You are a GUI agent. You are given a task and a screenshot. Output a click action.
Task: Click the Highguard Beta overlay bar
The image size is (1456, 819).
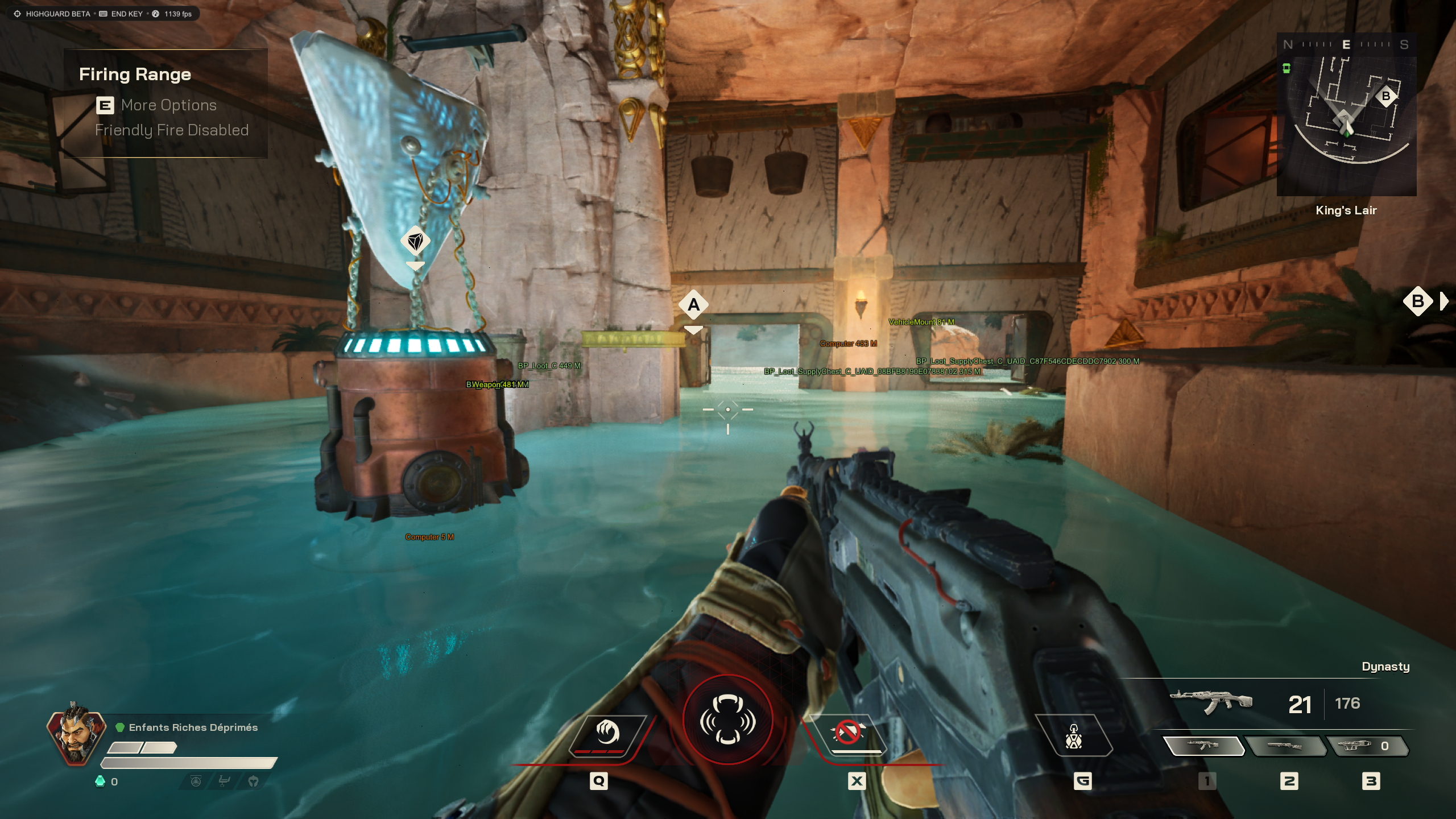[x=103, y=14]
